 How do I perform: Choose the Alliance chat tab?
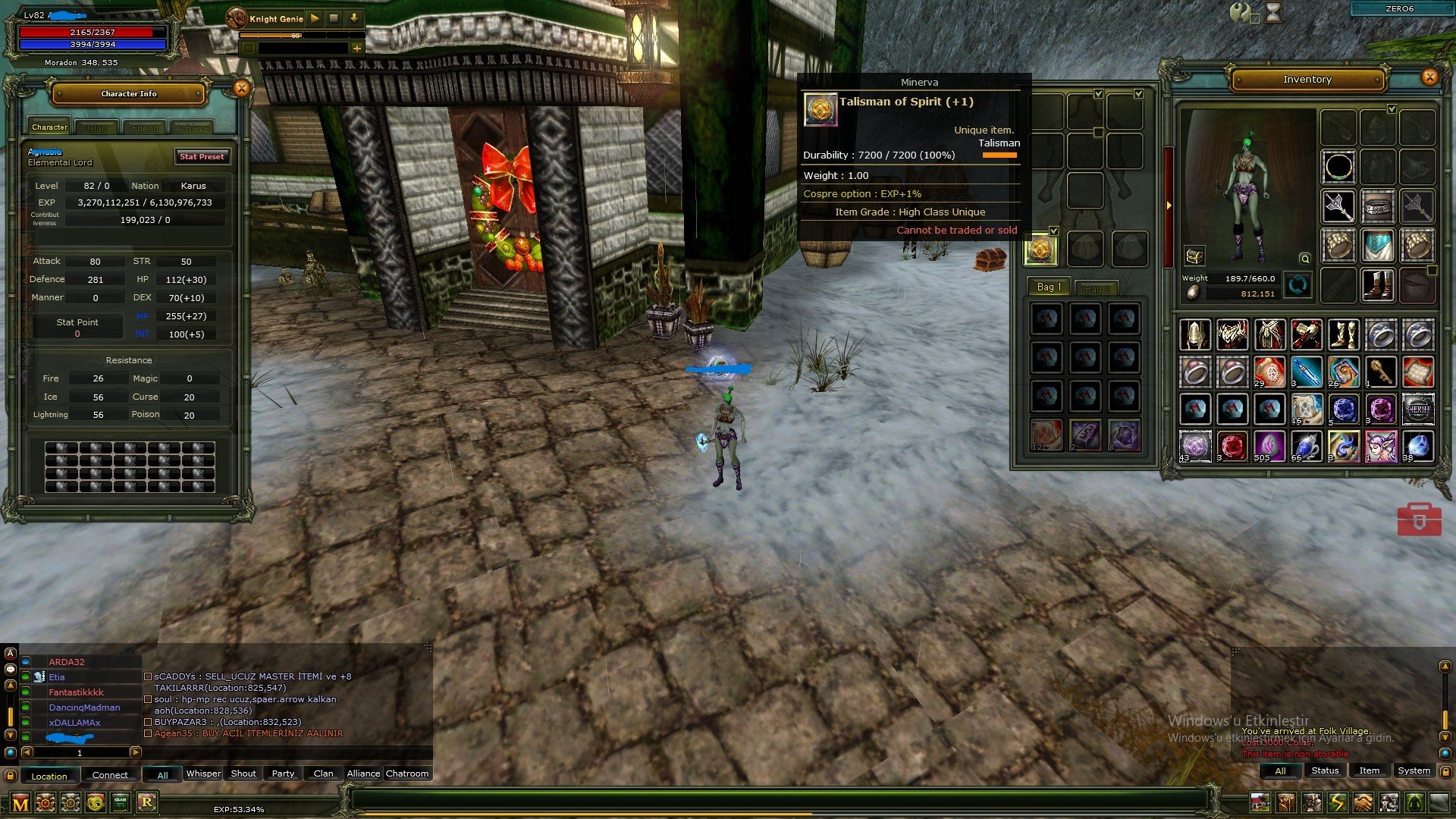(363, 773)
